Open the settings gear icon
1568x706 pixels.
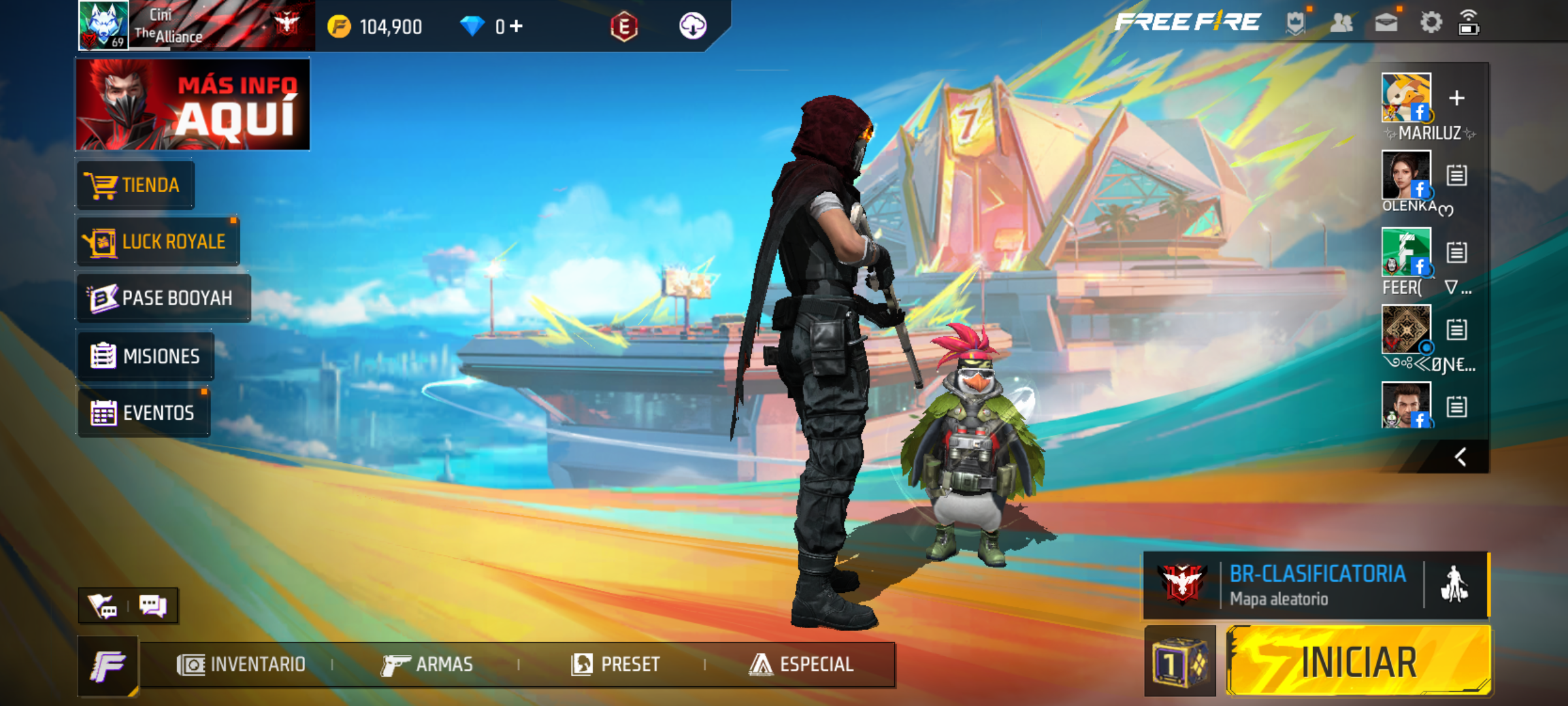click(x=1431, y=23)
